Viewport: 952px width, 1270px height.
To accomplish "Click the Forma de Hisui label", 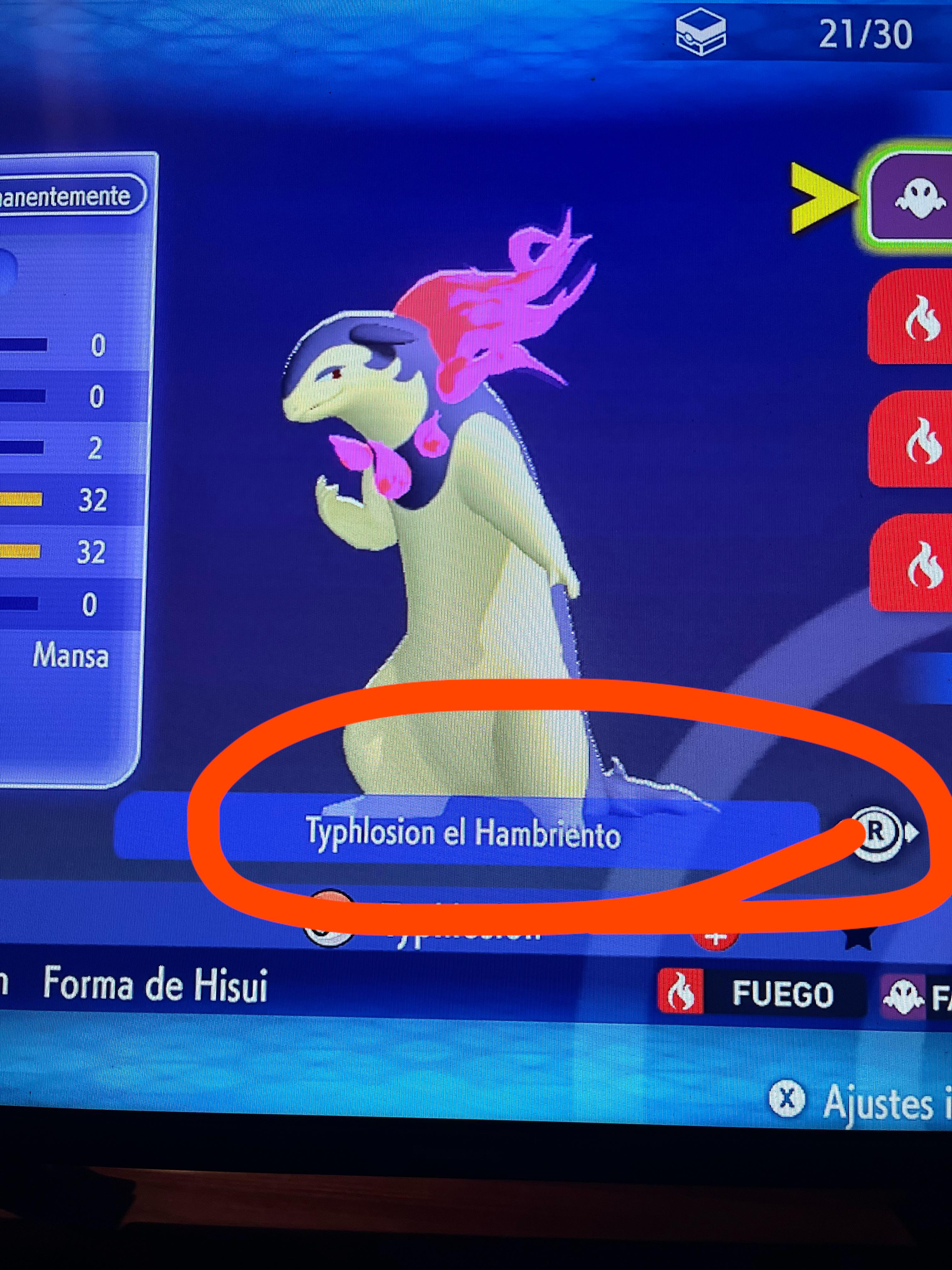I will tap(156, 985).
